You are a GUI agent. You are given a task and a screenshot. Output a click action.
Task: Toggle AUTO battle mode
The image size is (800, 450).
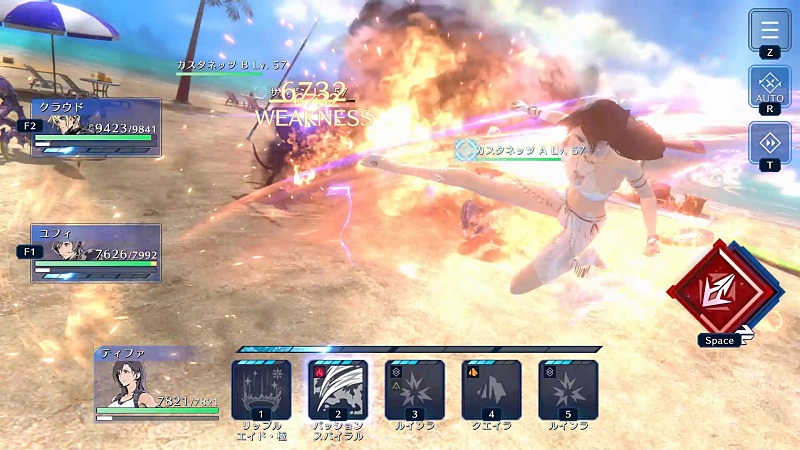[770, 85]
